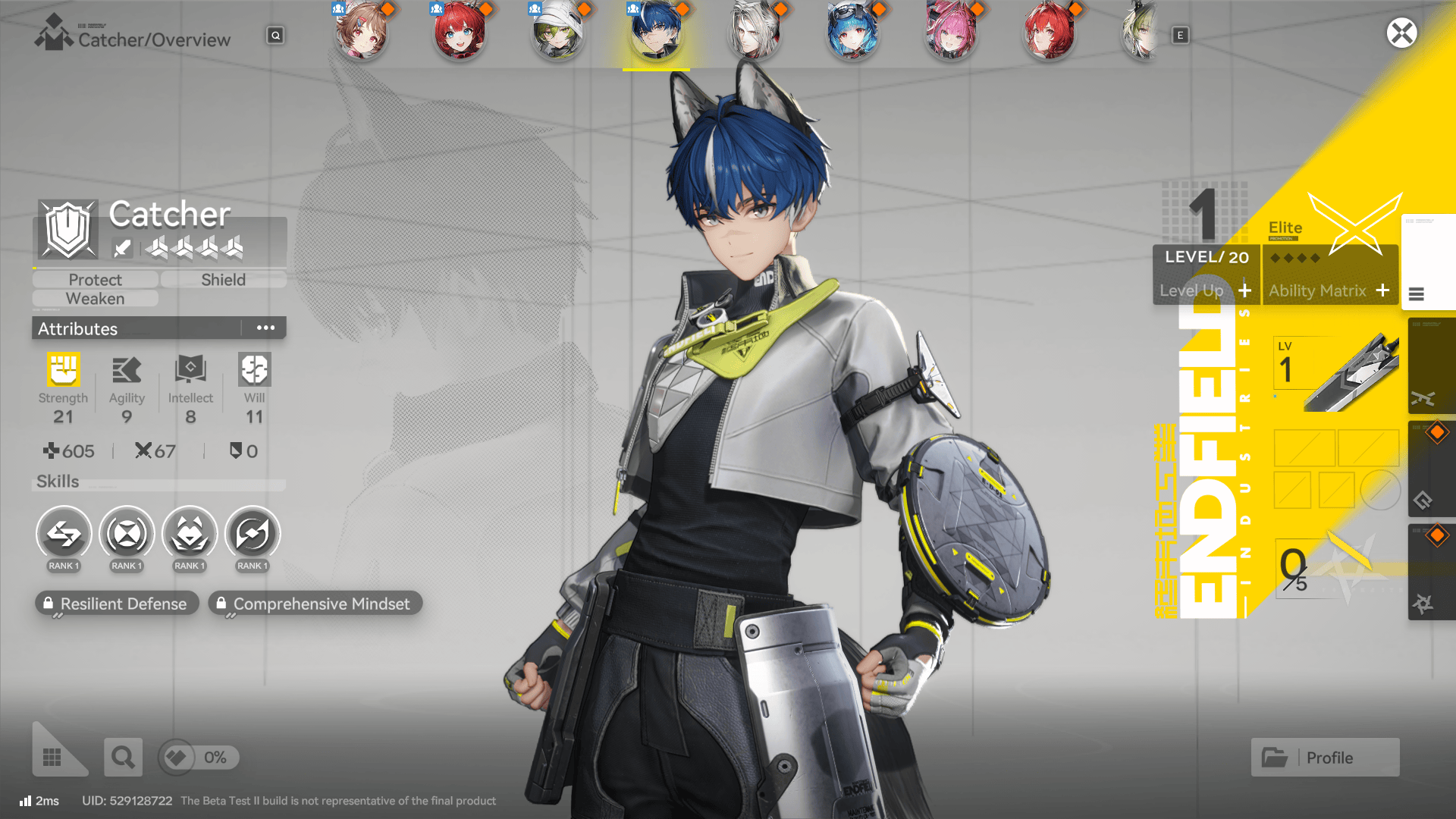
Task: Toggle the Protect tag
Action: [94, 280]
